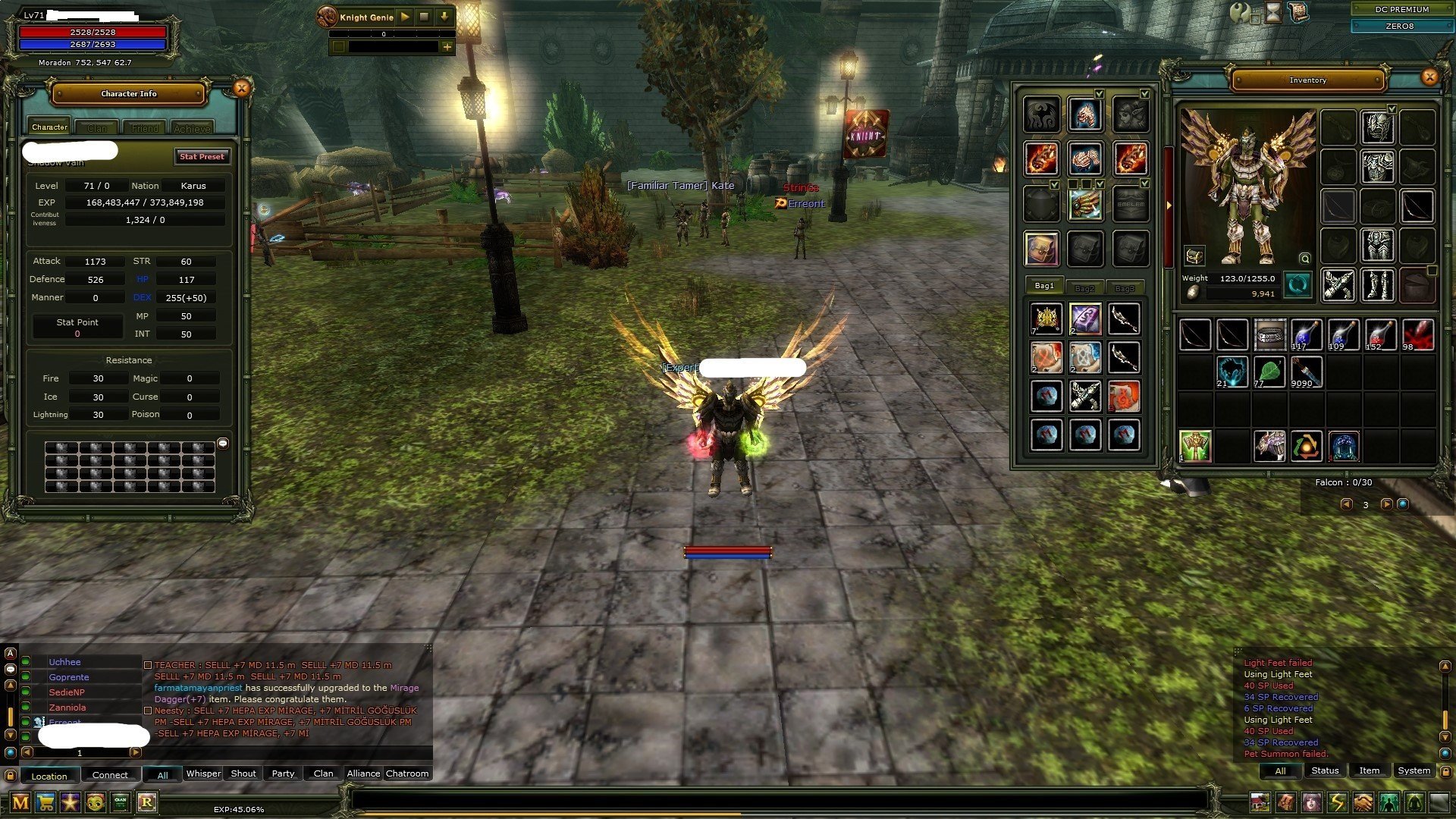Show the System log tab

(x=1414, y=770)
